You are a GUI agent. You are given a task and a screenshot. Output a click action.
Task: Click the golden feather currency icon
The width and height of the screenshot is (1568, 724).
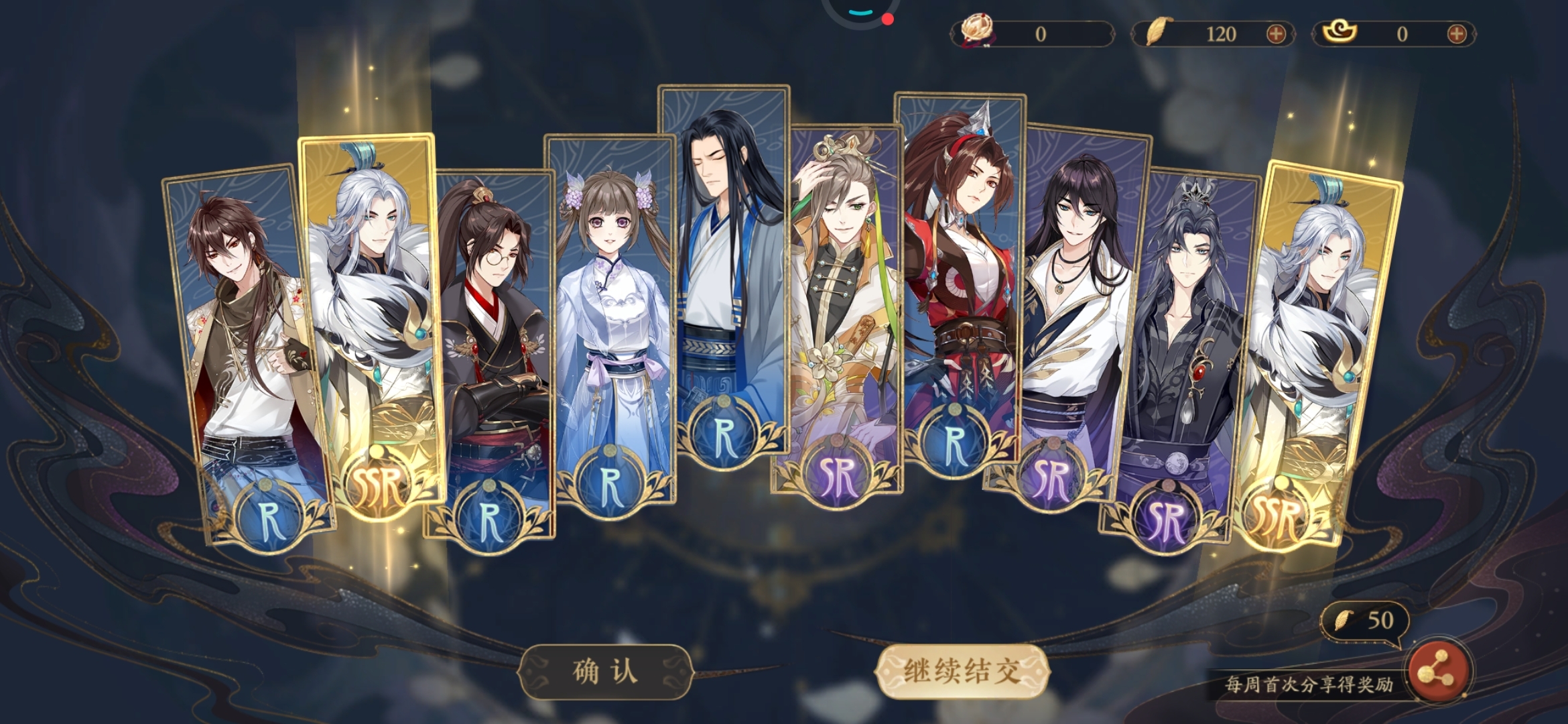pos(1158,30)
